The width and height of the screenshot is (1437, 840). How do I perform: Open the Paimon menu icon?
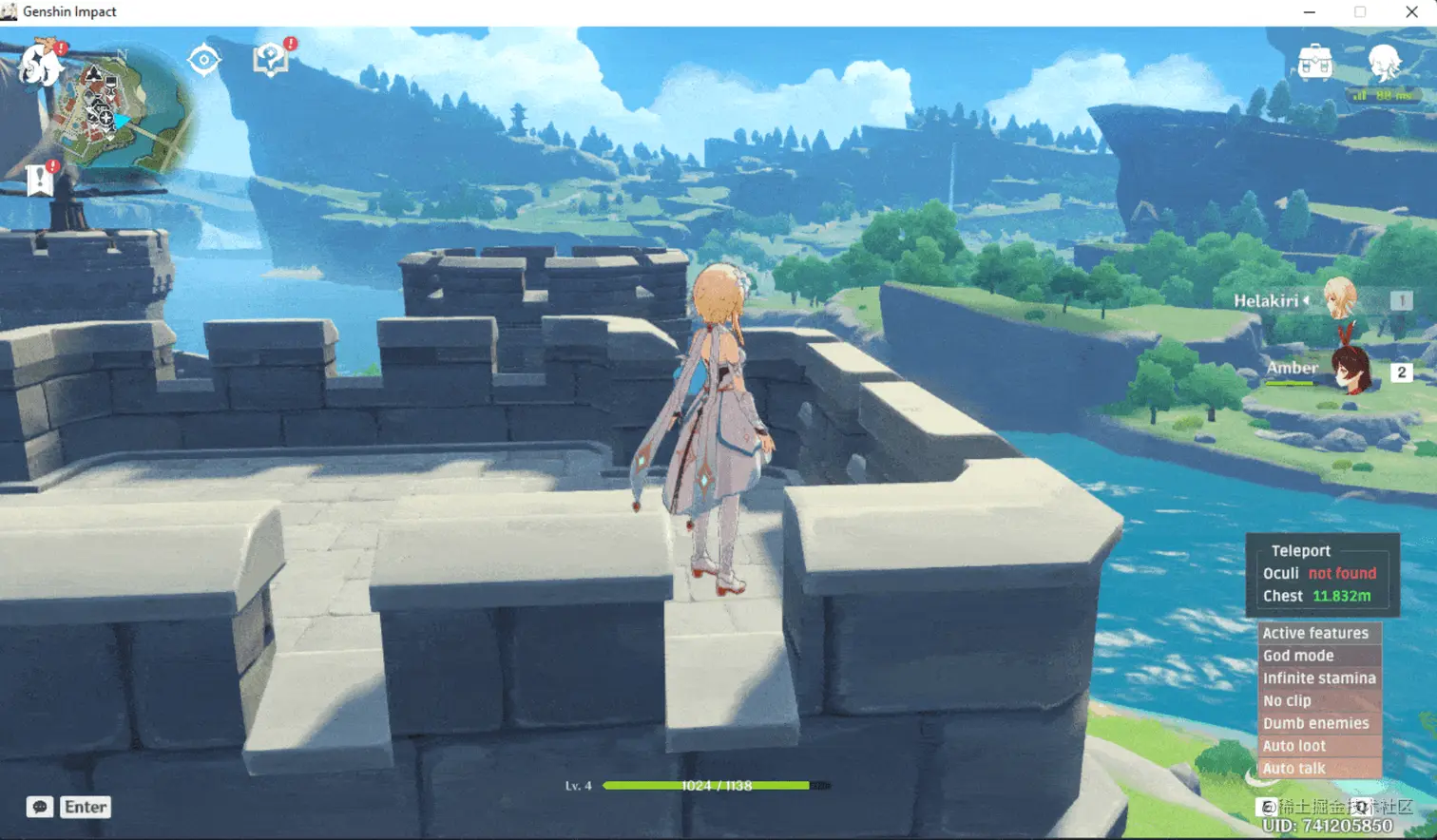[x=40, y=64]
